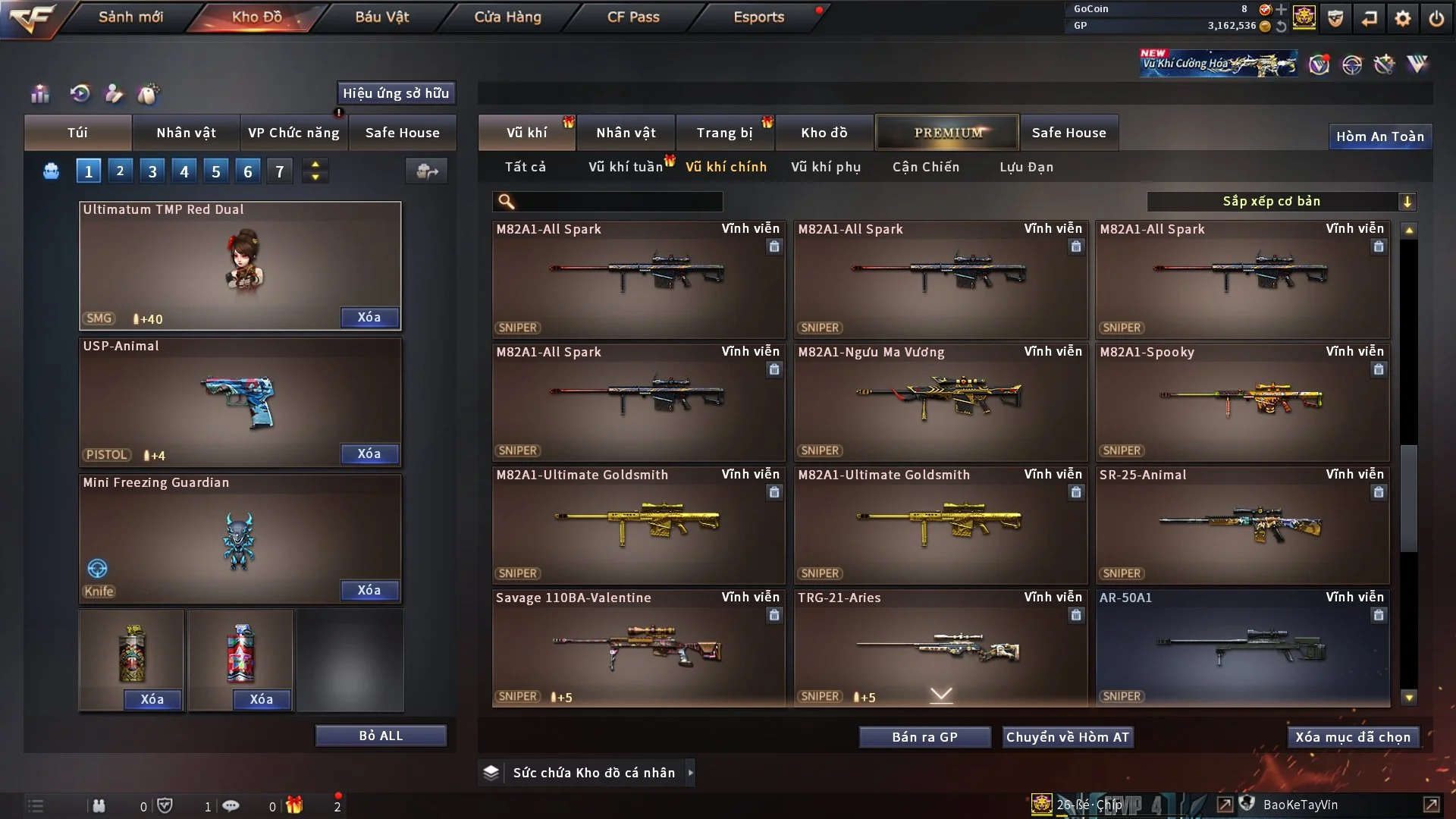Filter by Vũ khí phụ
This screenshot has width=1456, height=819.
coord(826,167)
